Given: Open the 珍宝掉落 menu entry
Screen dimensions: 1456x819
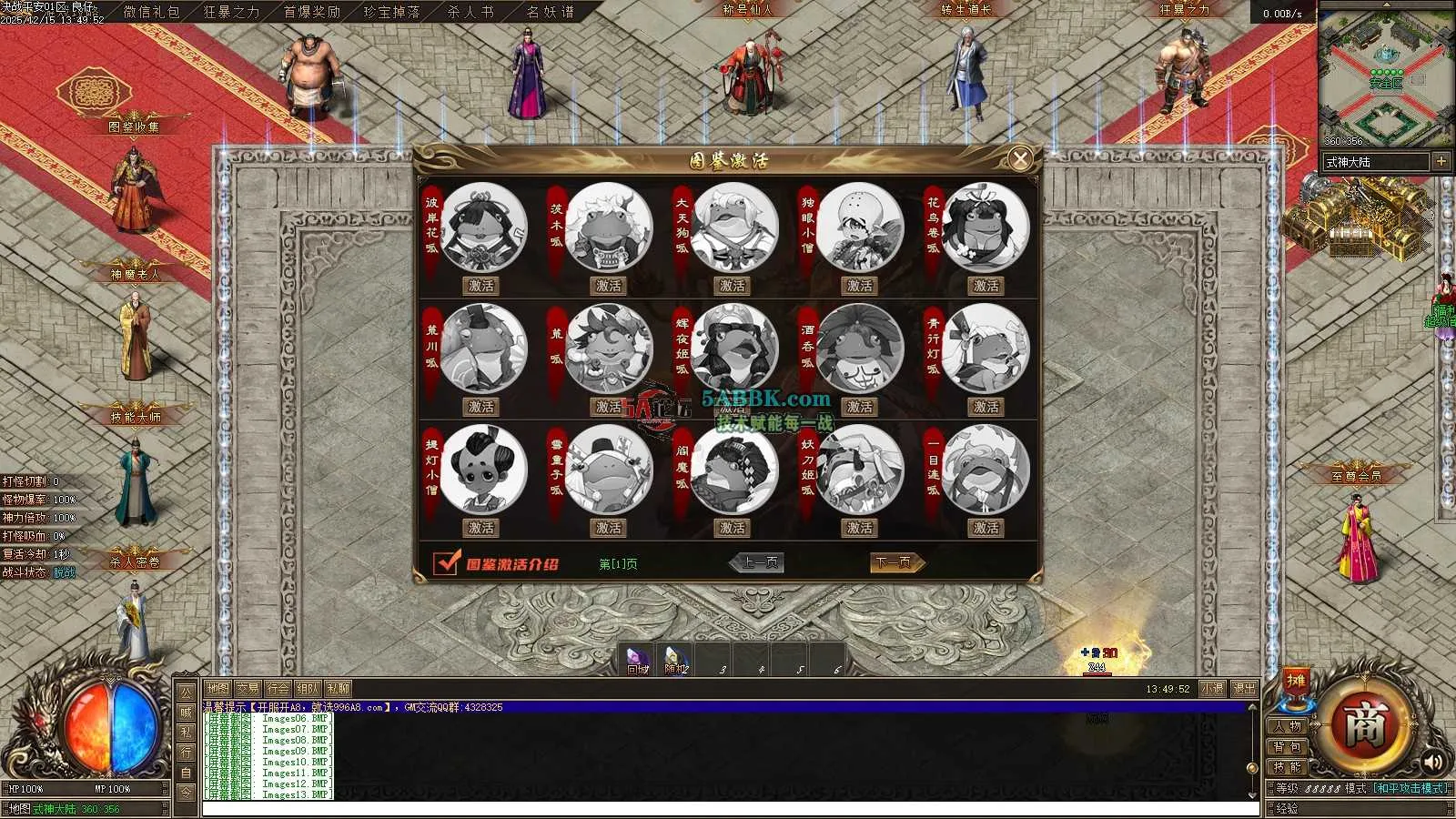Looking at the screenshot, I should (x=391, y=12).
